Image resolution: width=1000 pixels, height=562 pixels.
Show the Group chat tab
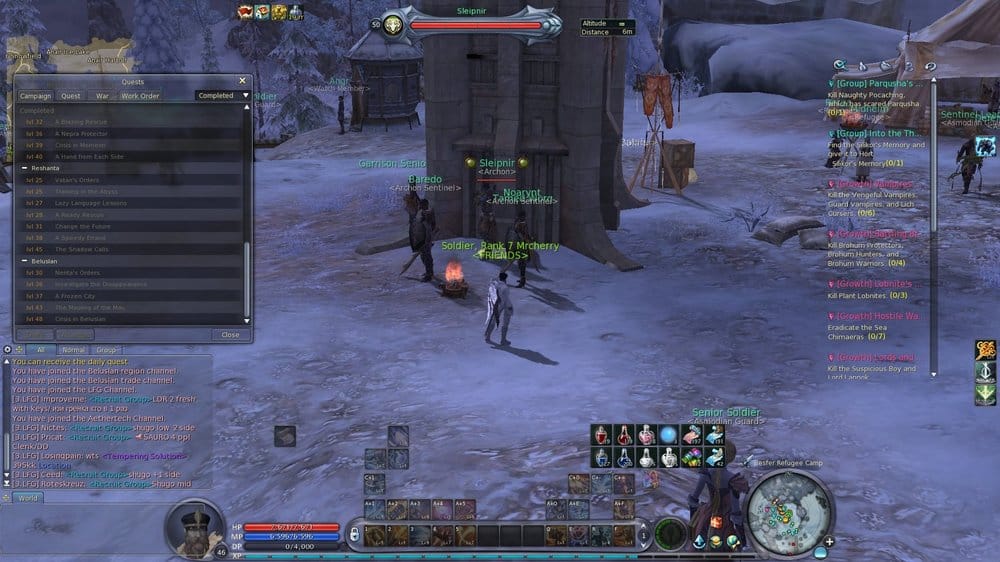[x=105, y=350]
